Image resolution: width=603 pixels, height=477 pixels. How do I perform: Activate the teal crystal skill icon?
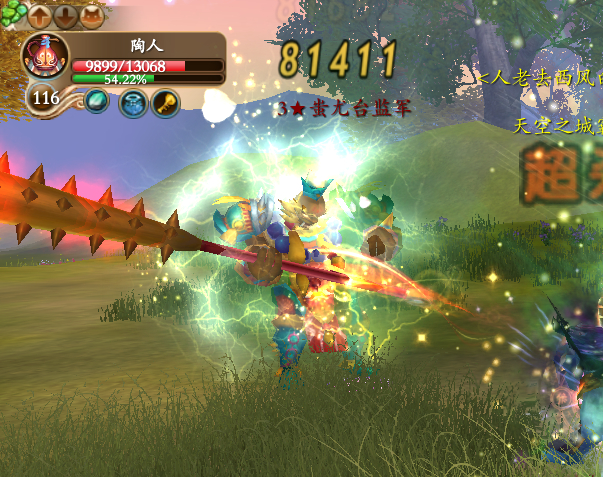tap(97, 101)
